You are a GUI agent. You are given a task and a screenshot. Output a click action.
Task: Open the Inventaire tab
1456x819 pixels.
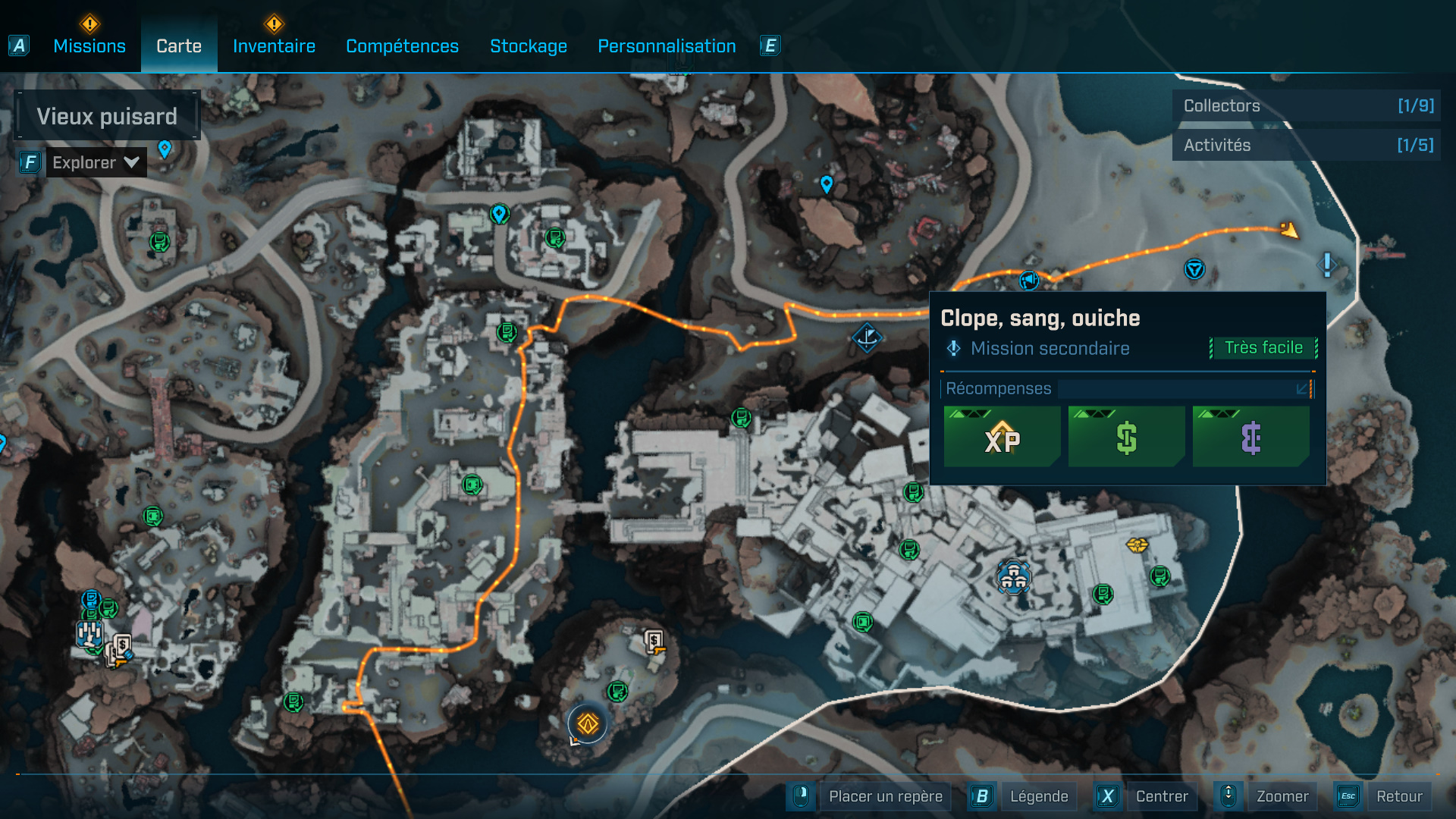[x=274, y=46]
